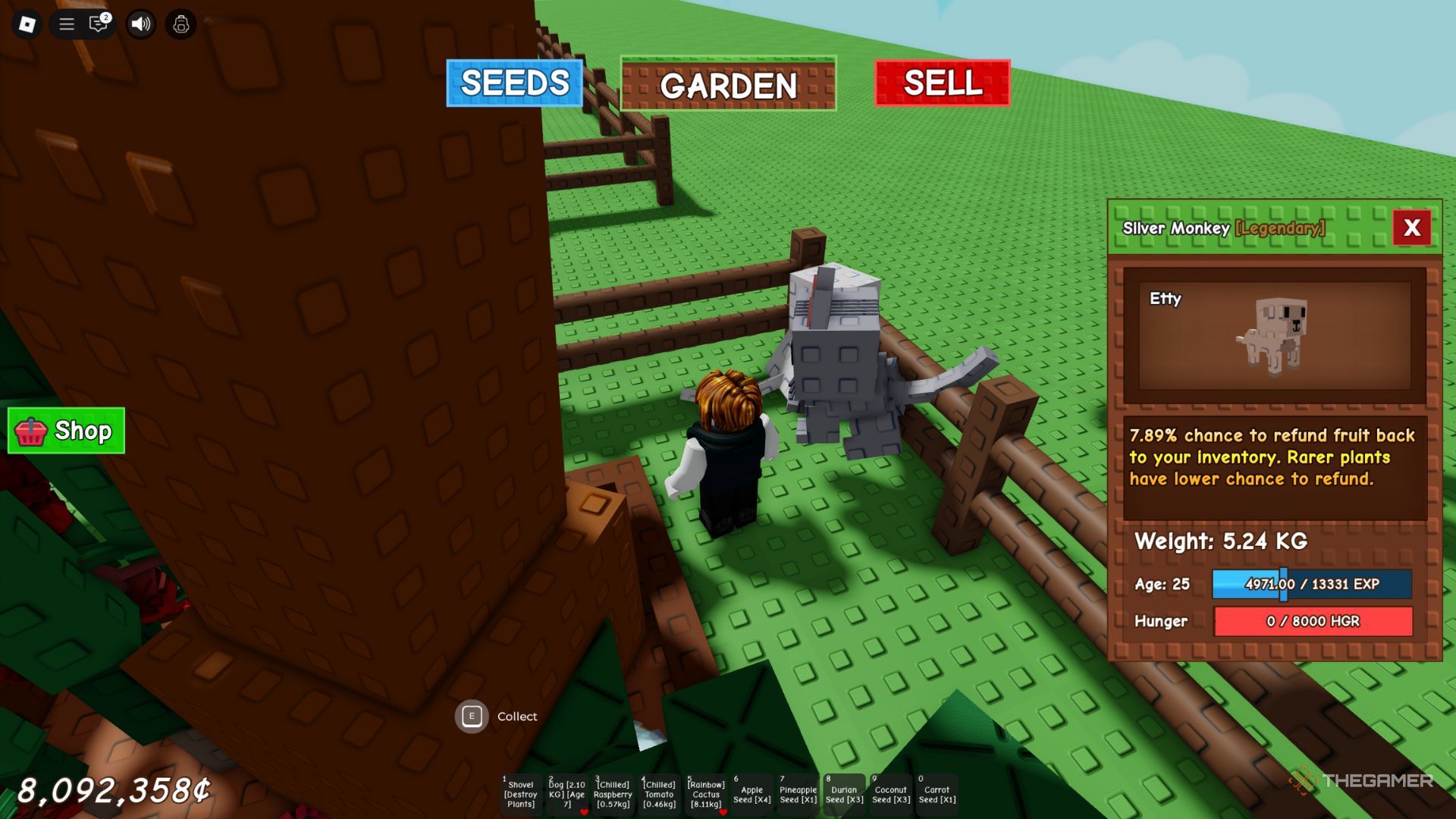Expand the SELL menu

(x=942, y=84)
